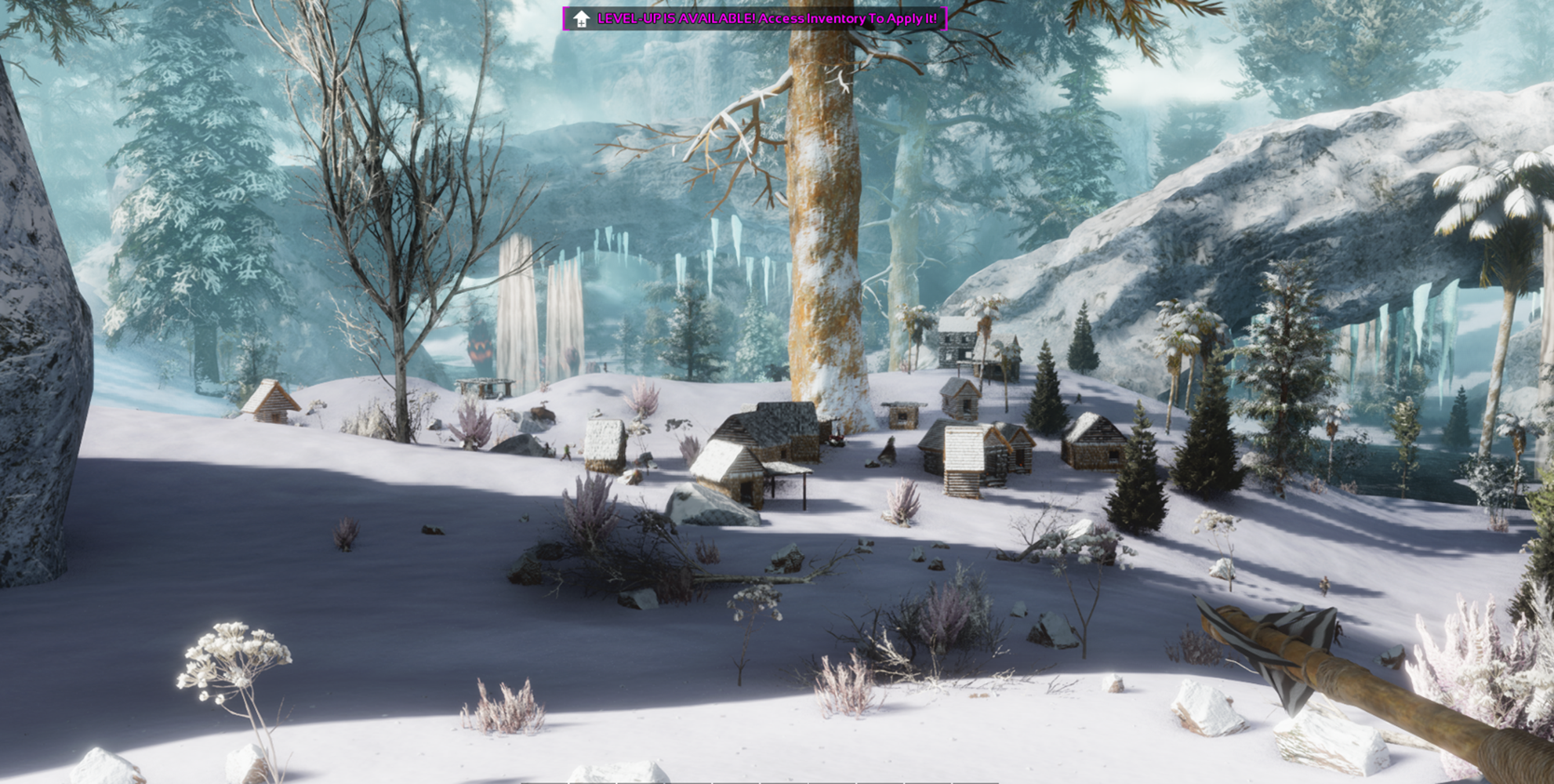Screen dimensions: 1554x784
Task: Select the level-up arrow icon
Action: click(x=581, y=19)
